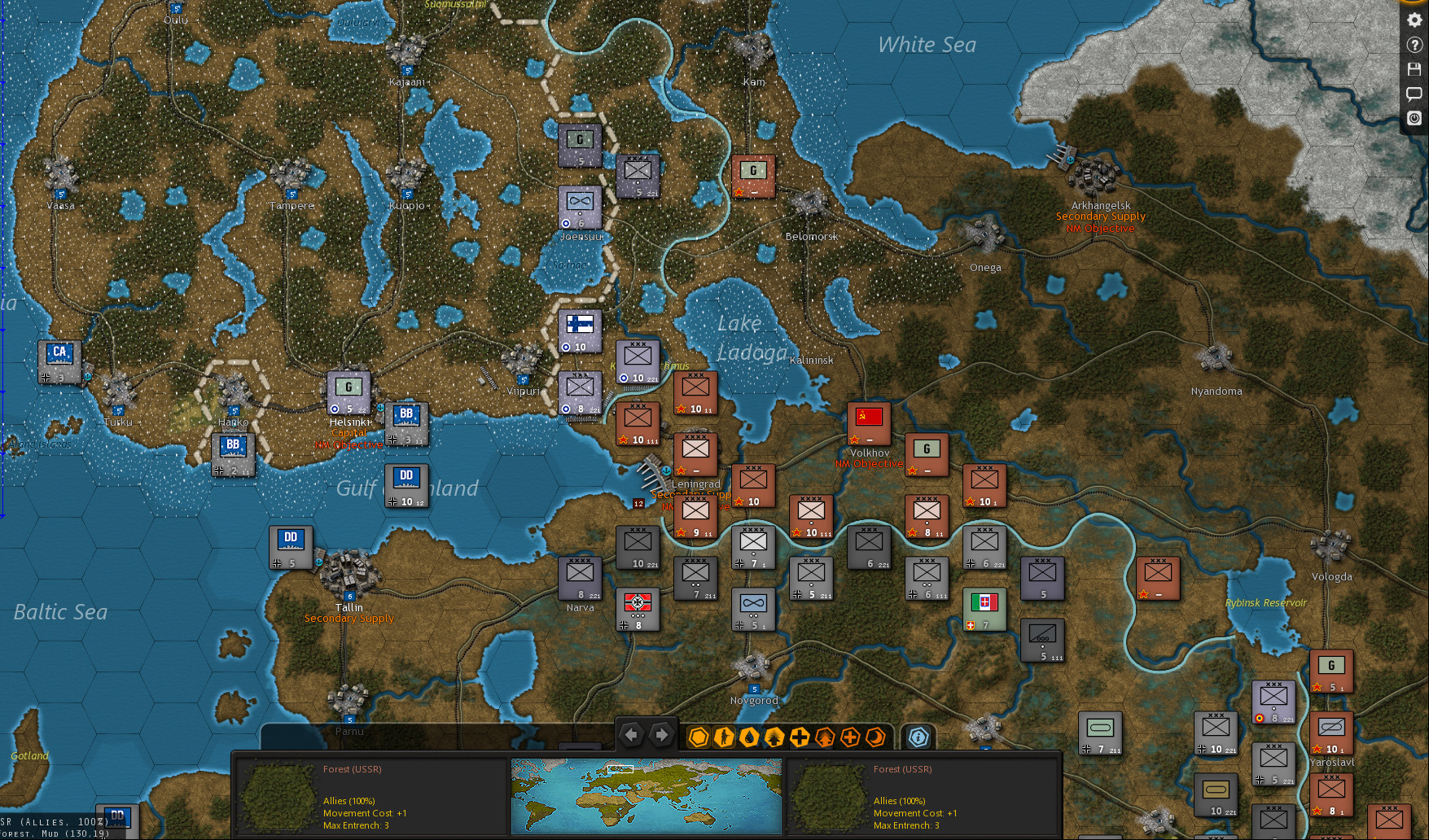Open help via the question mark icon

coord(1414,46)
